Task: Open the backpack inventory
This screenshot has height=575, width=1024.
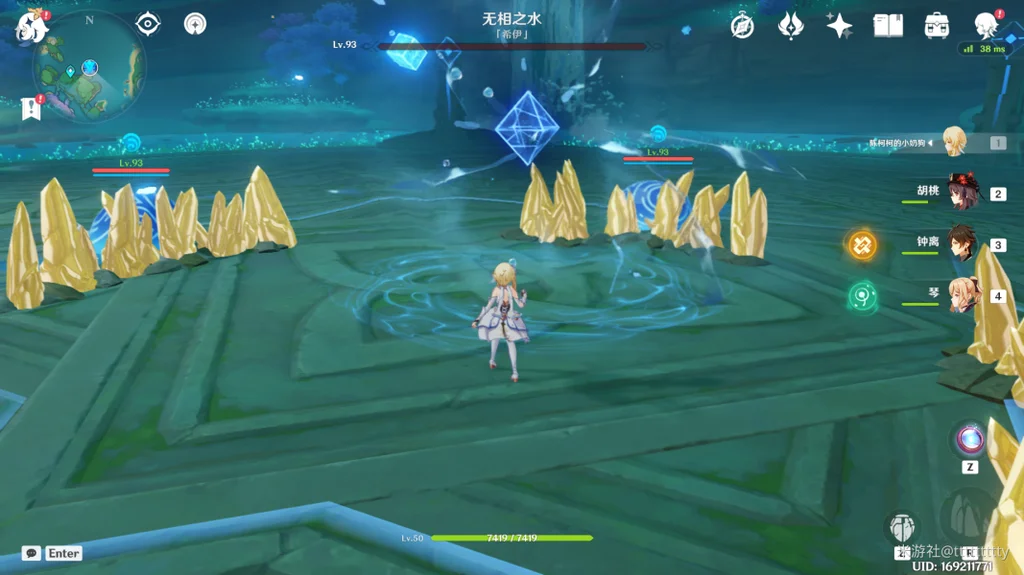Action: (x=937, y=26)
